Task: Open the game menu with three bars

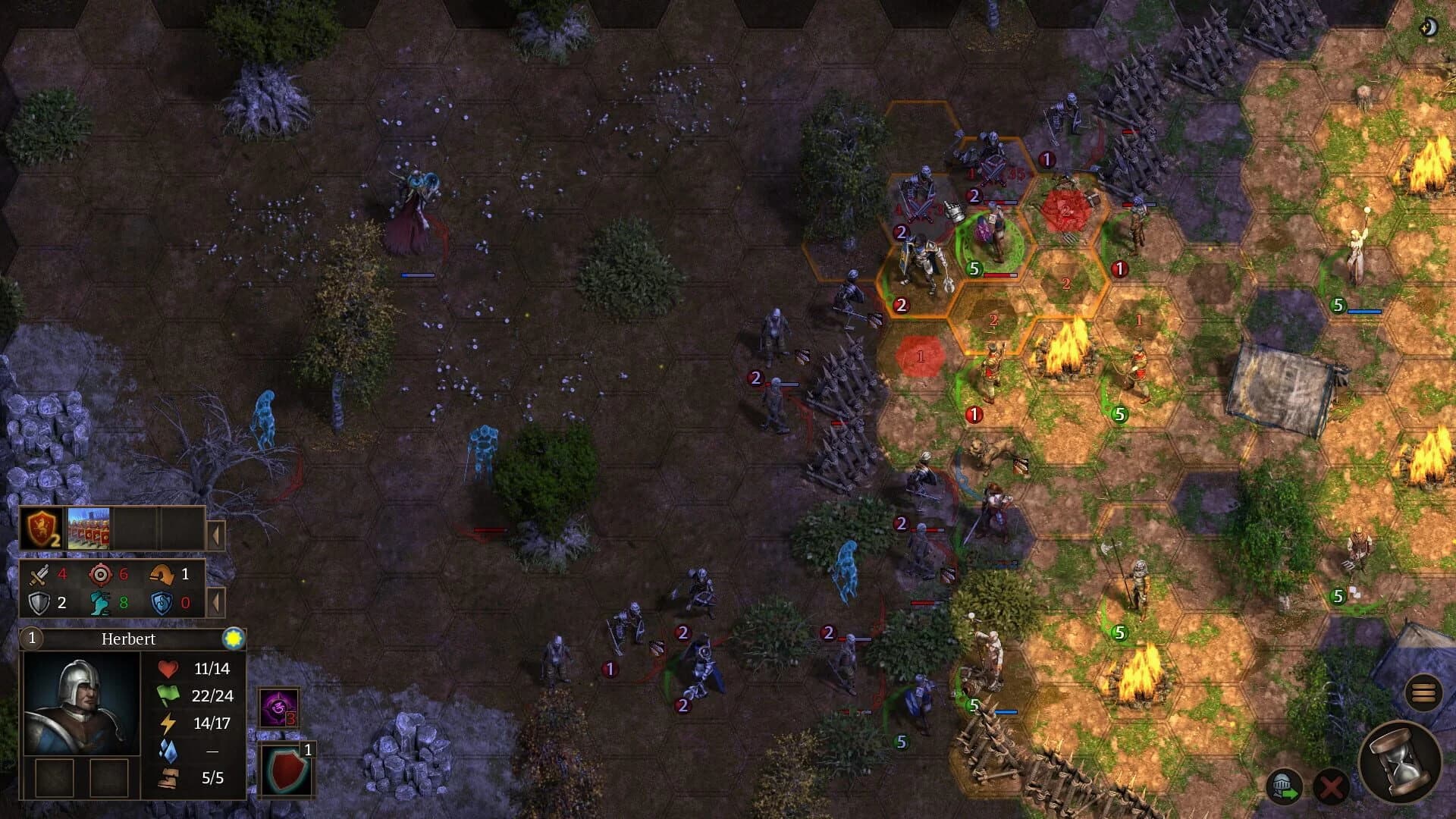Action: (1423, 693)
